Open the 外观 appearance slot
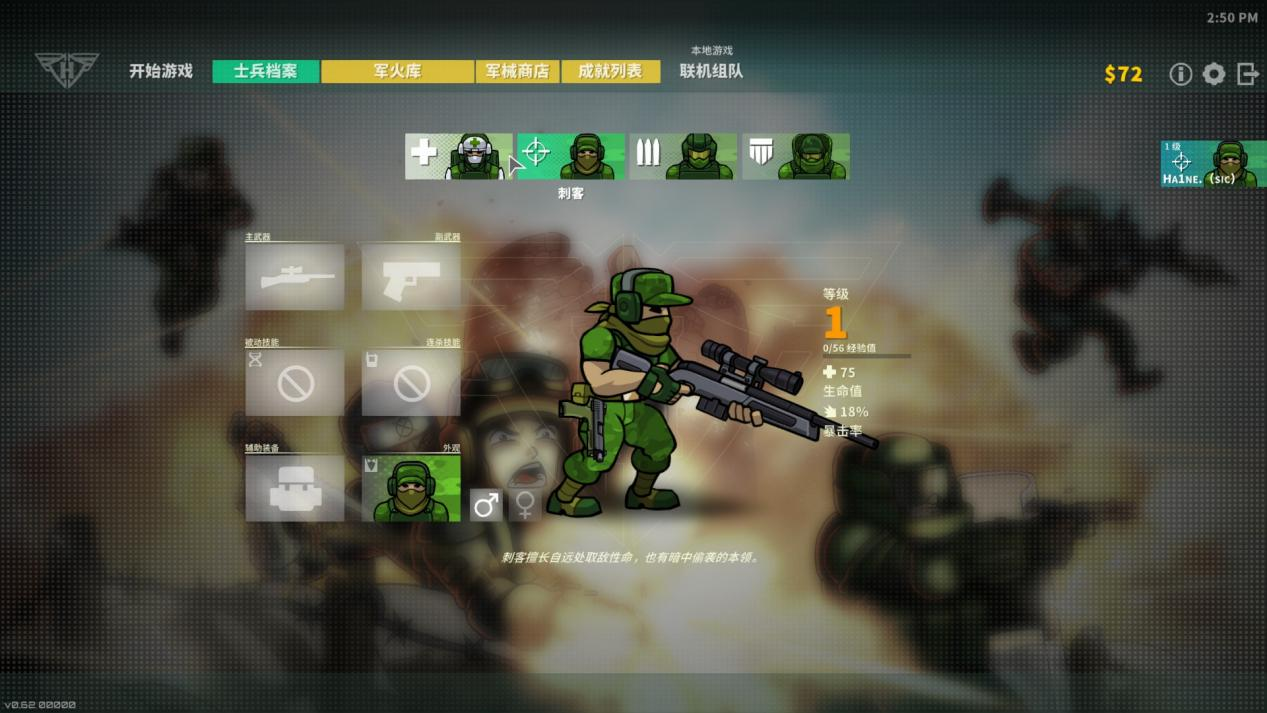Viewport: 1267px width, 713px height. point(411,488)
